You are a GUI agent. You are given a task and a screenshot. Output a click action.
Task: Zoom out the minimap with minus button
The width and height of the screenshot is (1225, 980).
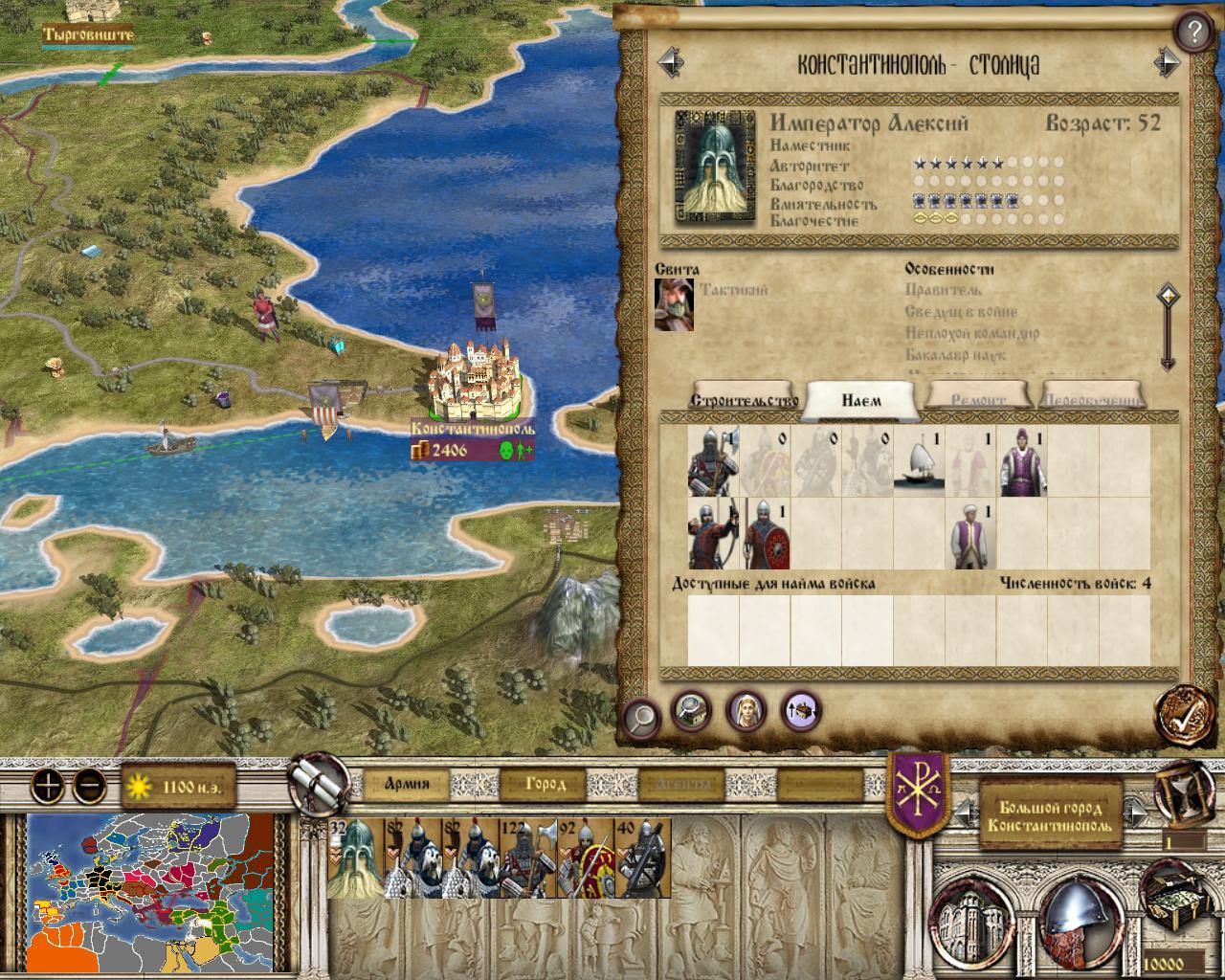pos(89,787)
